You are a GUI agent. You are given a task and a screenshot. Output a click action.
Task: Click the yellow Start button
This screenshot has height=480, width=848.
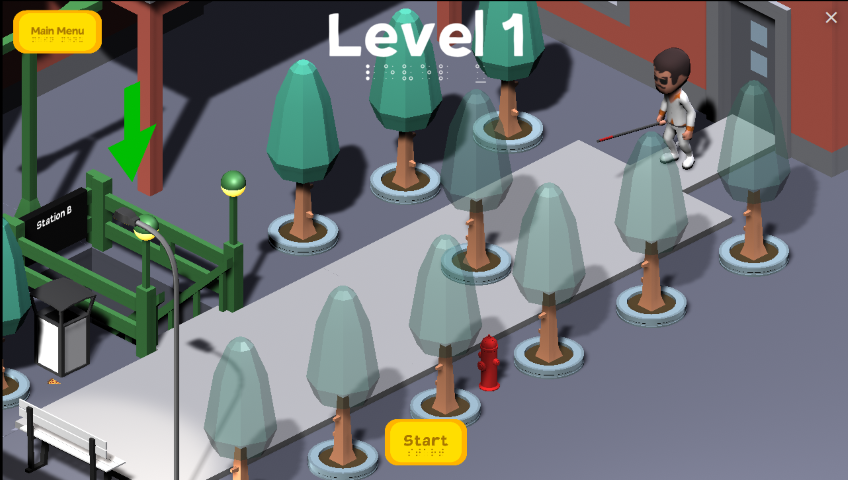pyautogui.click(x=426, y=442)
